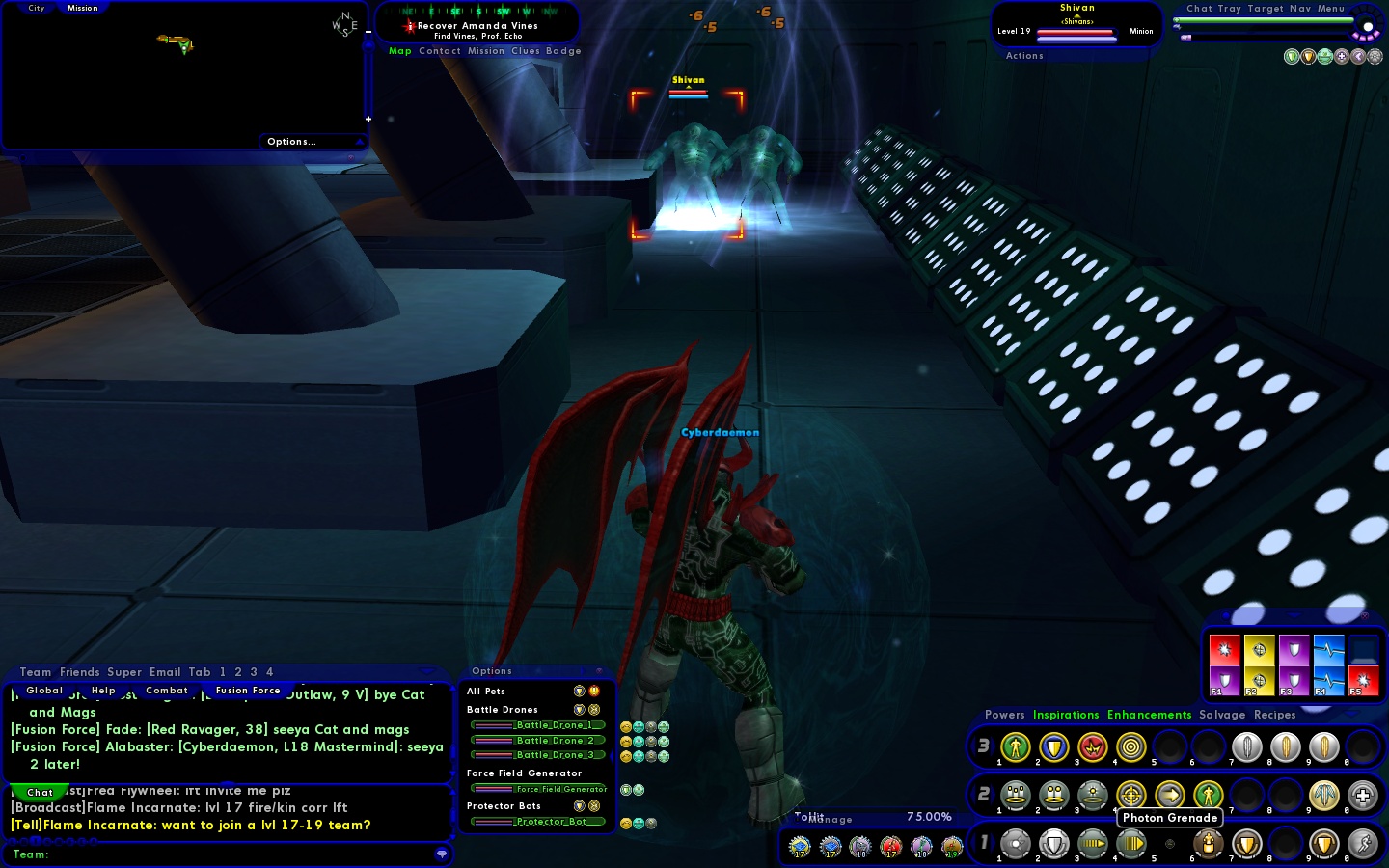The image size is (1389, 868).
Task: Use the F4 blue heartbeat inspiration
Action: pyautogui.click(x=1328, y=681)
